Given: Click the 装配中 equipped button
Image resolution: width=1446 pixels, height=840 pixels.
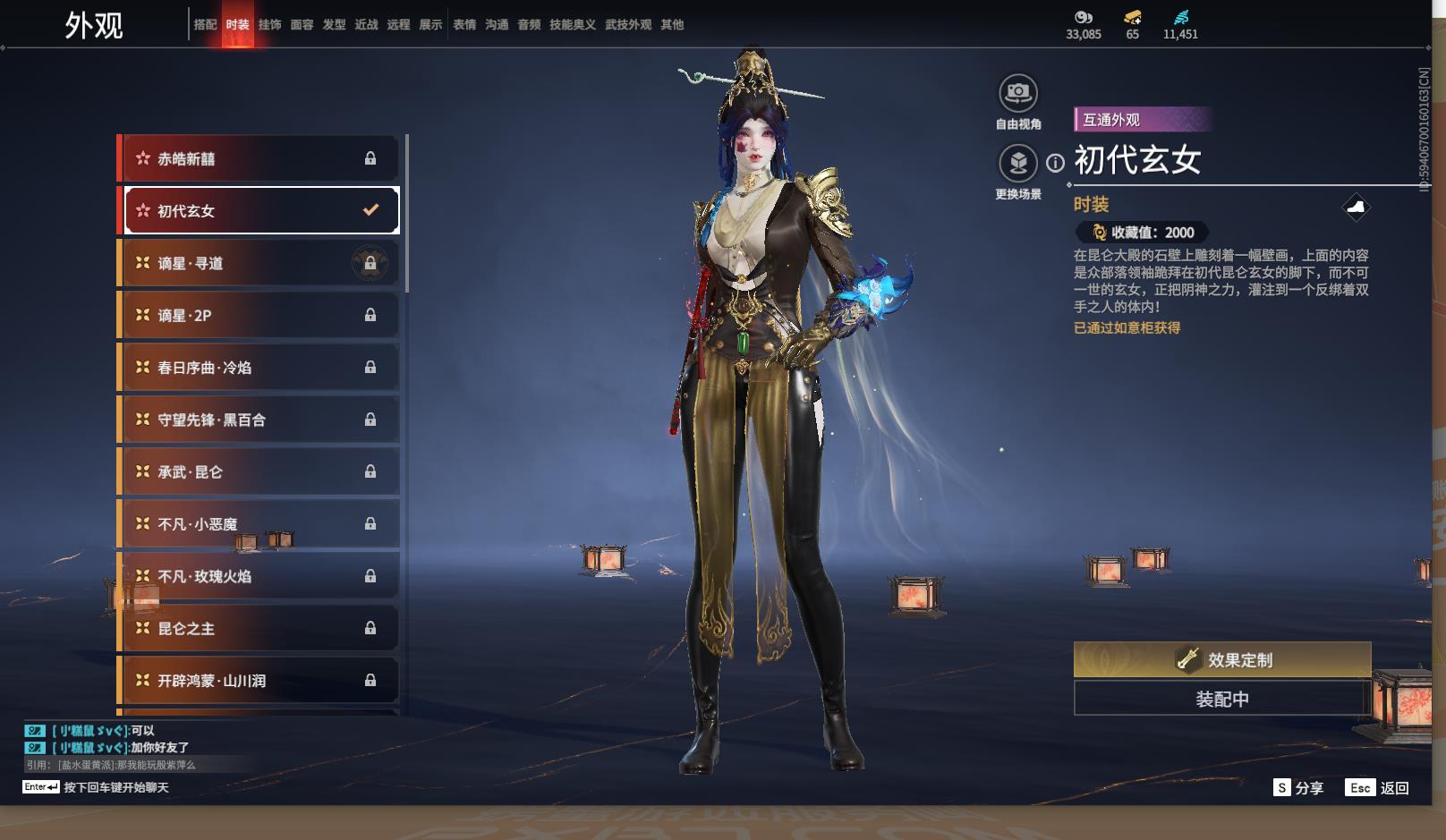Looking at the screenshot, I should (x=1221, y=699).
